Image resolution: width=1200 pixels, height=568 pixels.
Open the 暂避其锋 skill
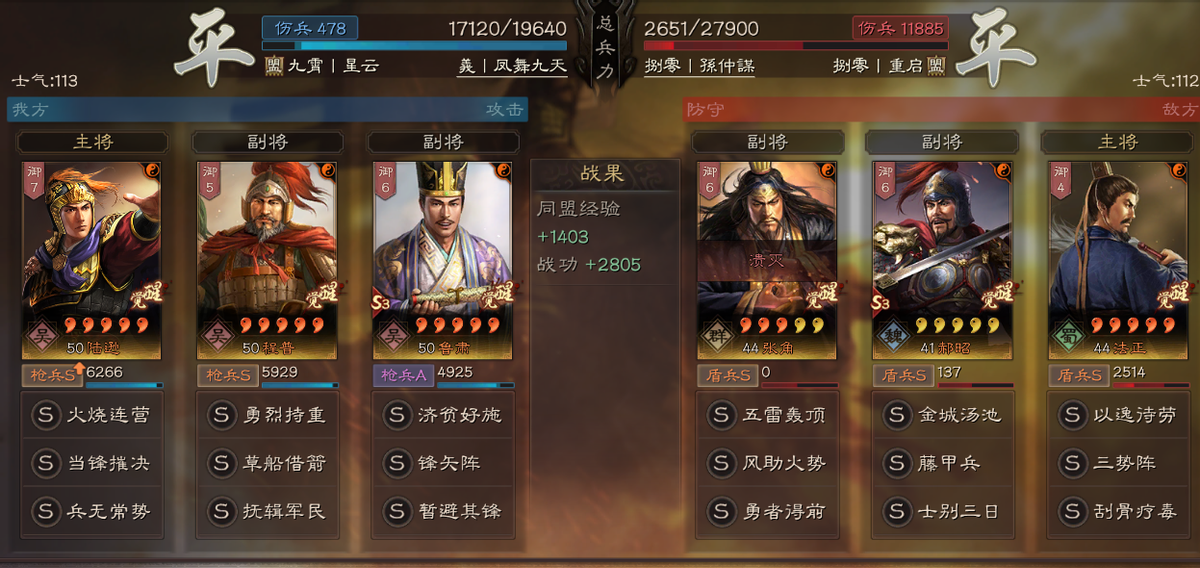[x=442, y=511]
